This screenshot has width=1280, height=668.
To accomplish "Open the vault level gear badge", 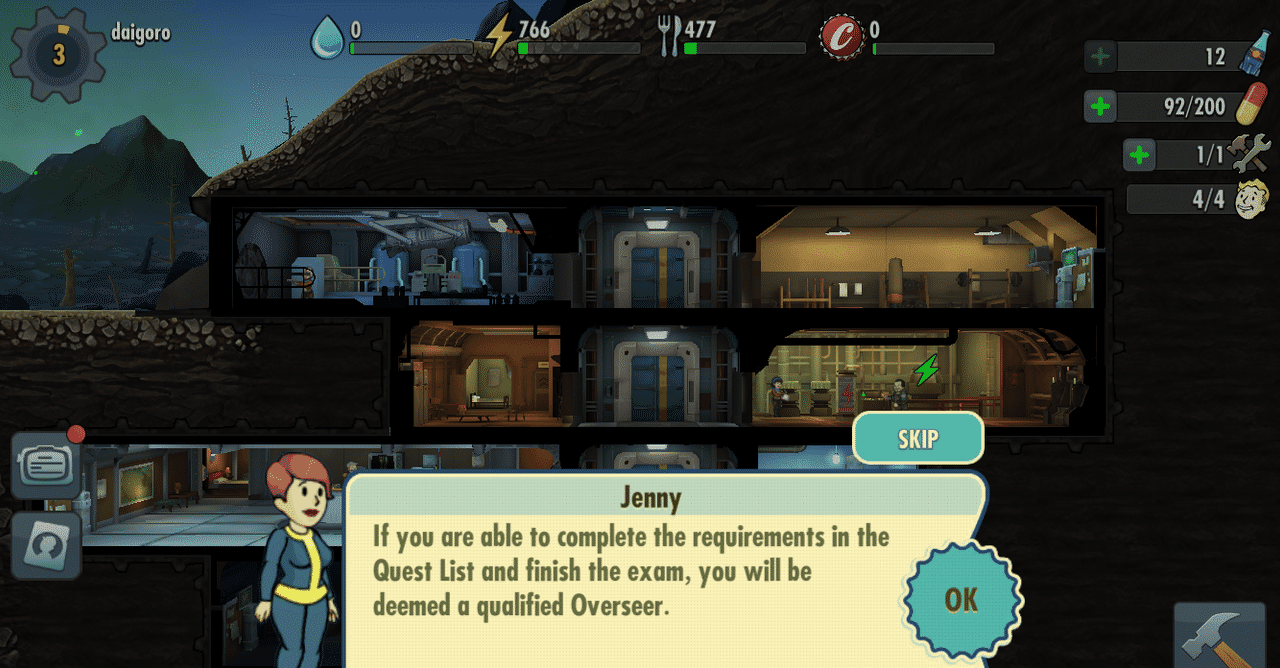I will [58, 55].
